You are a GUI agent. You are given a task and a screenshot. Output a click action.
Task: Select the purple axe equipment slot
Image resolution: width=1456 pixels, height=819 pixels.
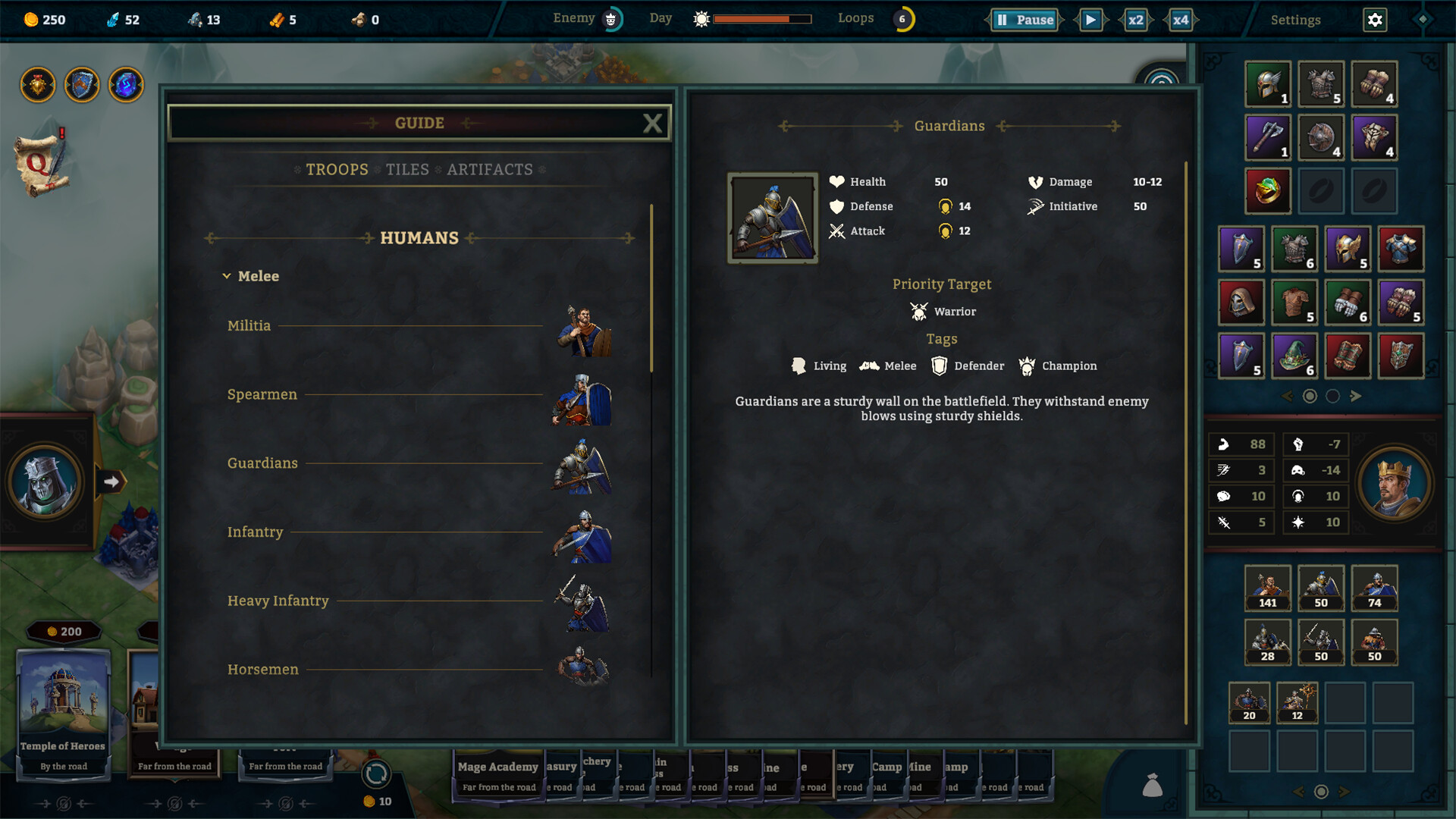tap(1267, 137)
